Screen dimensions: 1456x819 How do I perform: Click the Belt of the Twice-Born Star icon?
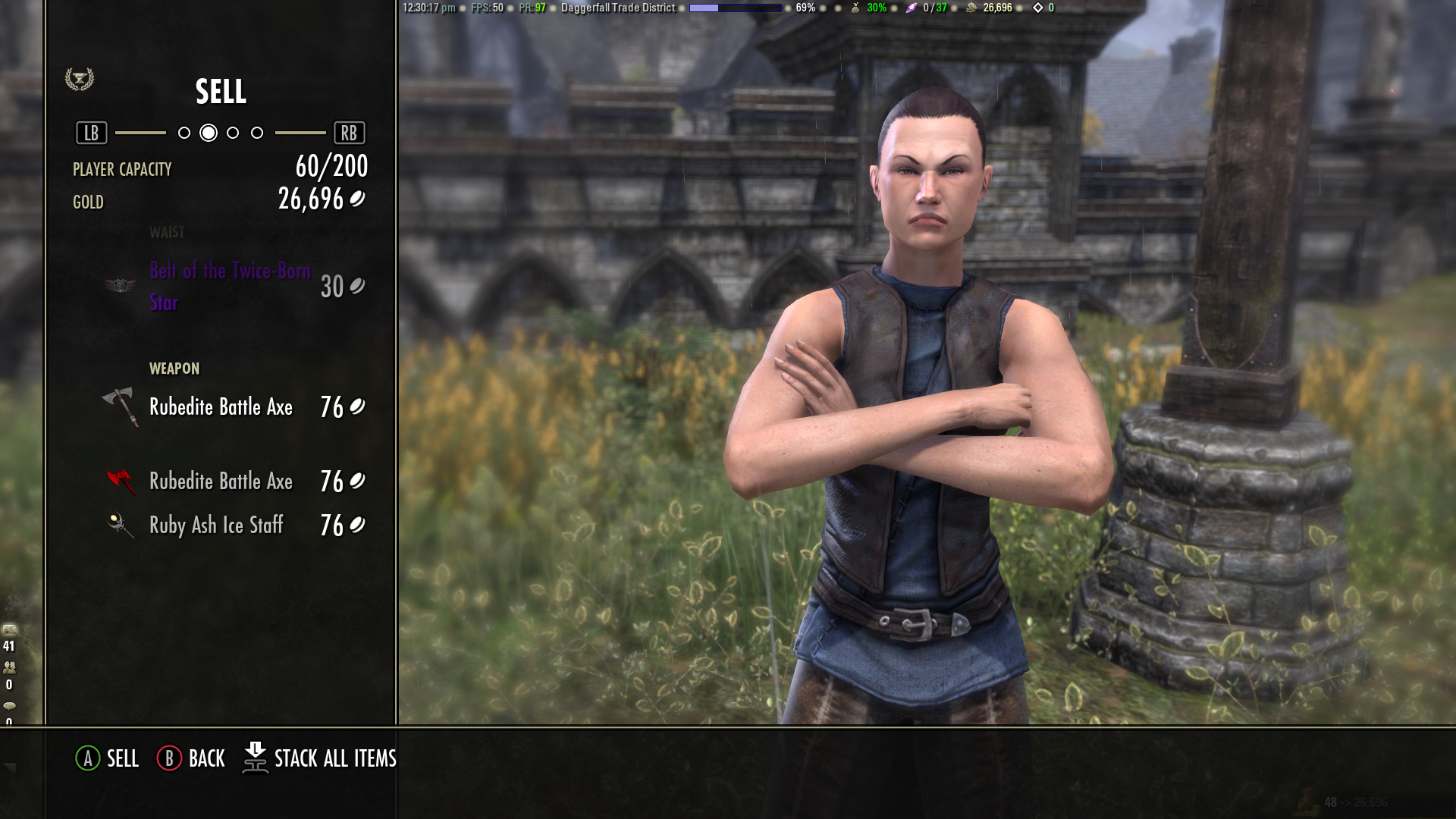[121, 287]
